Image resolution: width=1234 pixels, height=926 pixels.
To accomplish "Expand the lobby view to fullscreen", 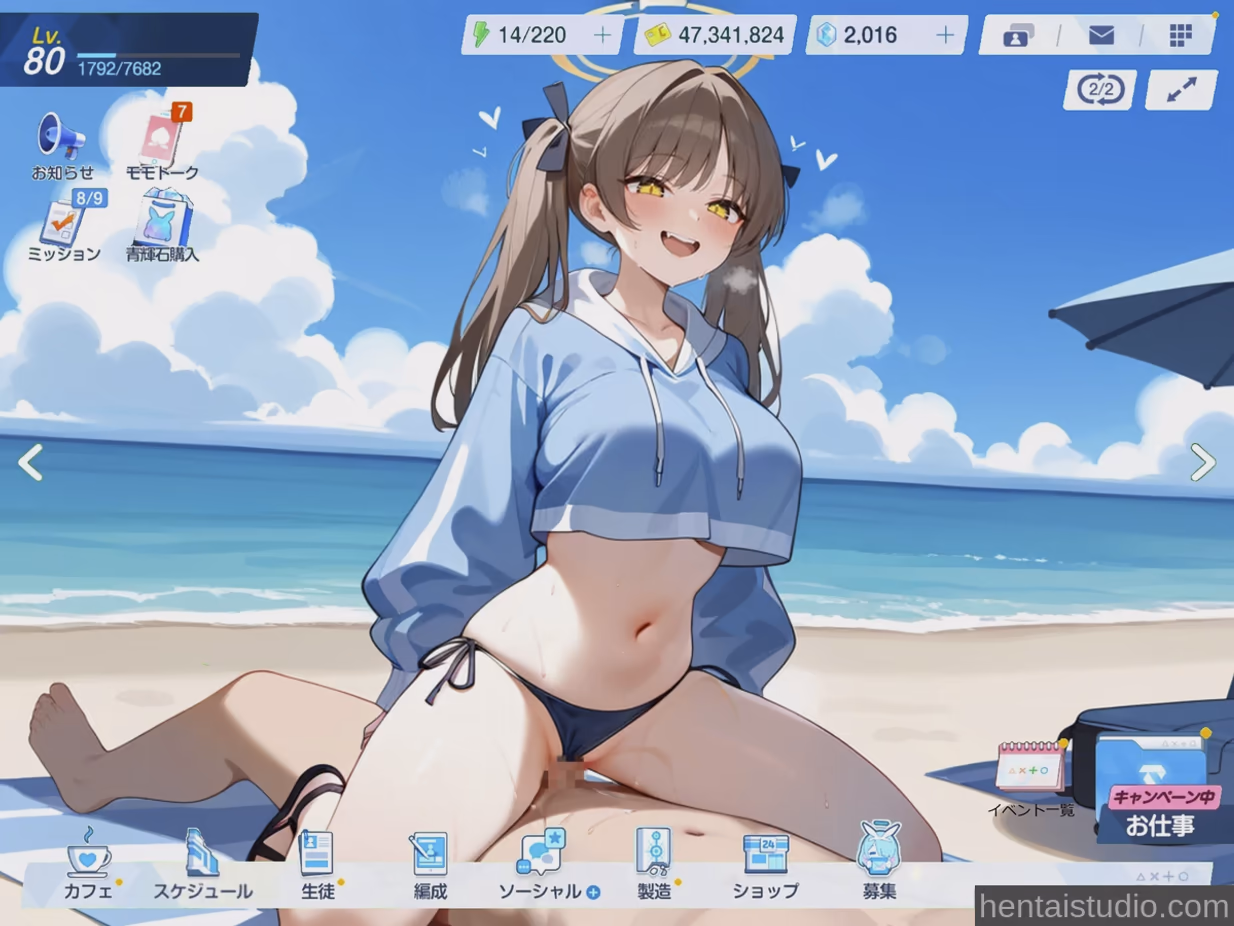I will coord(1182,90).
